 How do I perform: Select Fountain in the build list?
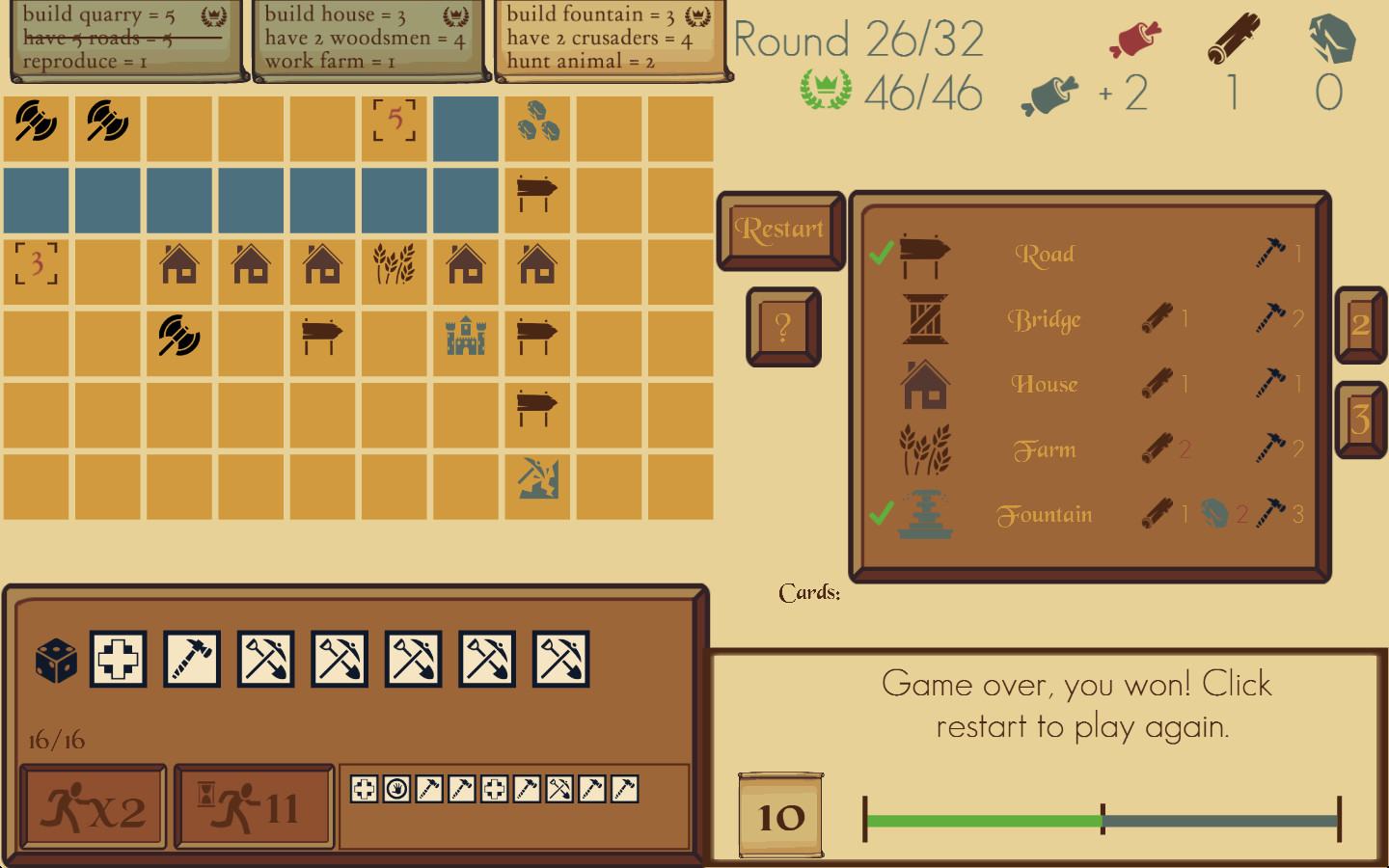pos(1045,515)
